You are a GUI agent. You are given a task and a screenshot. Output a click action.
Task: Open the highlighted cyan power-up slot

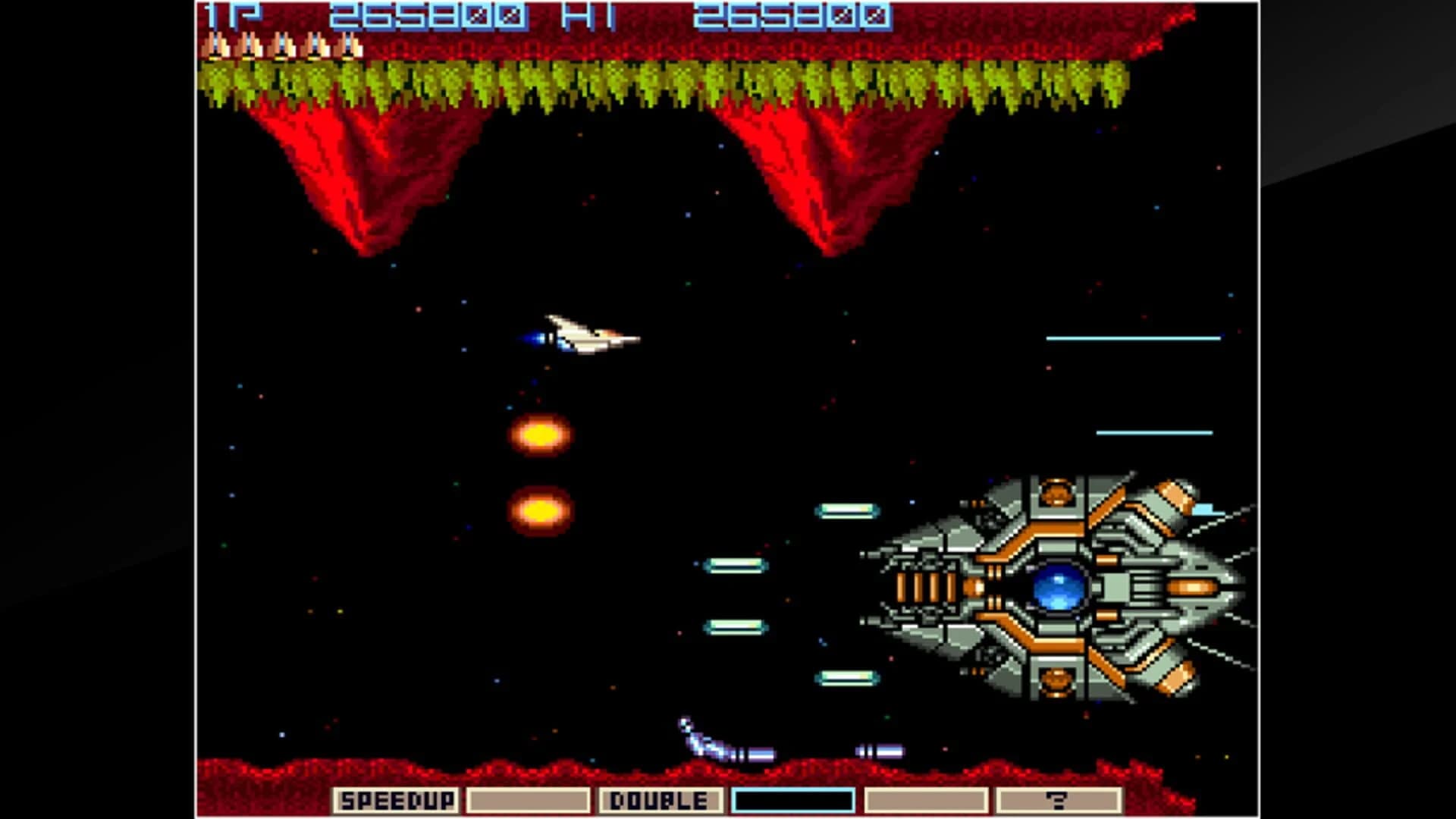(x=793, y=799)
